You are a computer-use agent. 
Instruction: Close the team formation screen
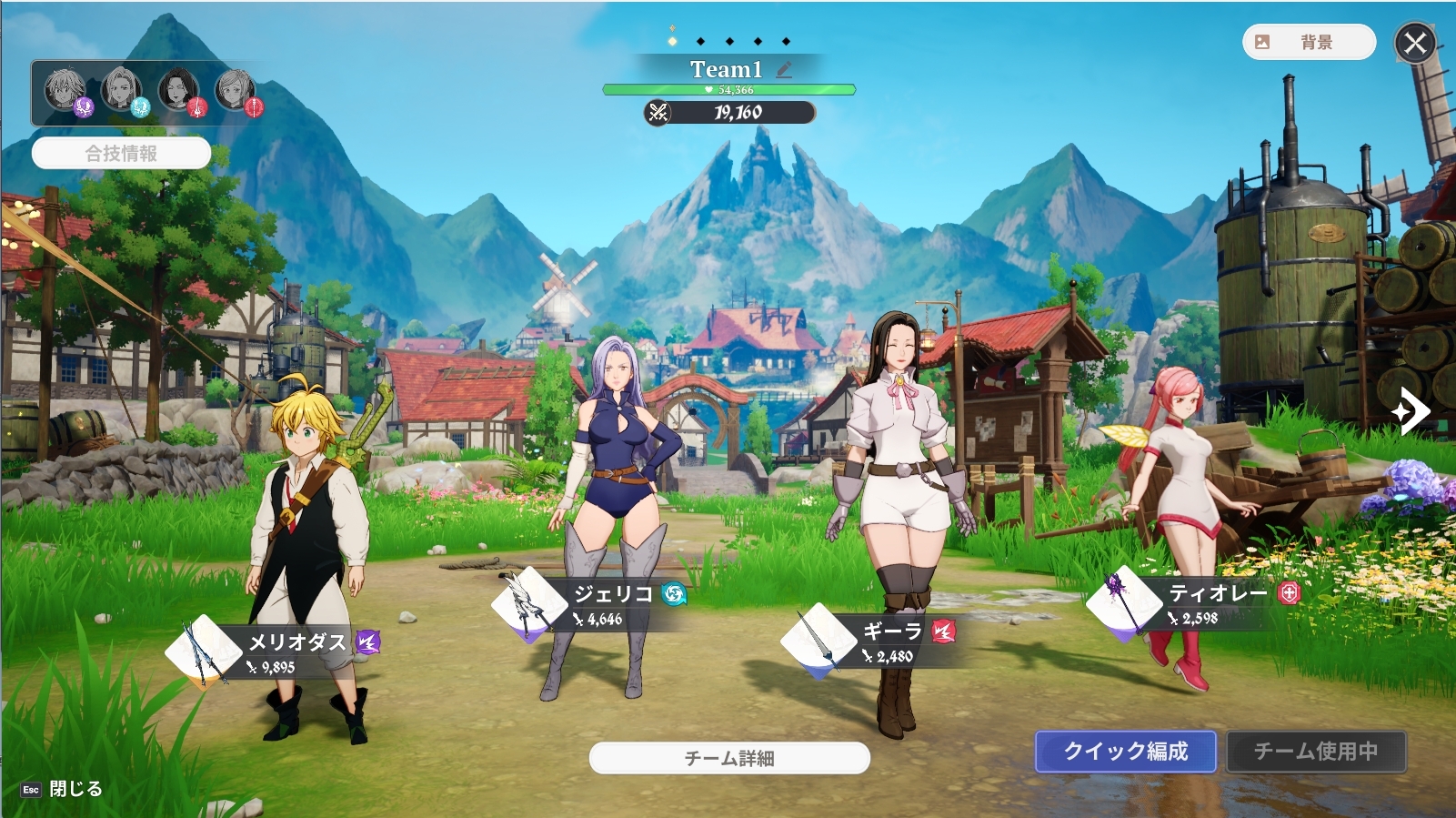point(1415,43)
